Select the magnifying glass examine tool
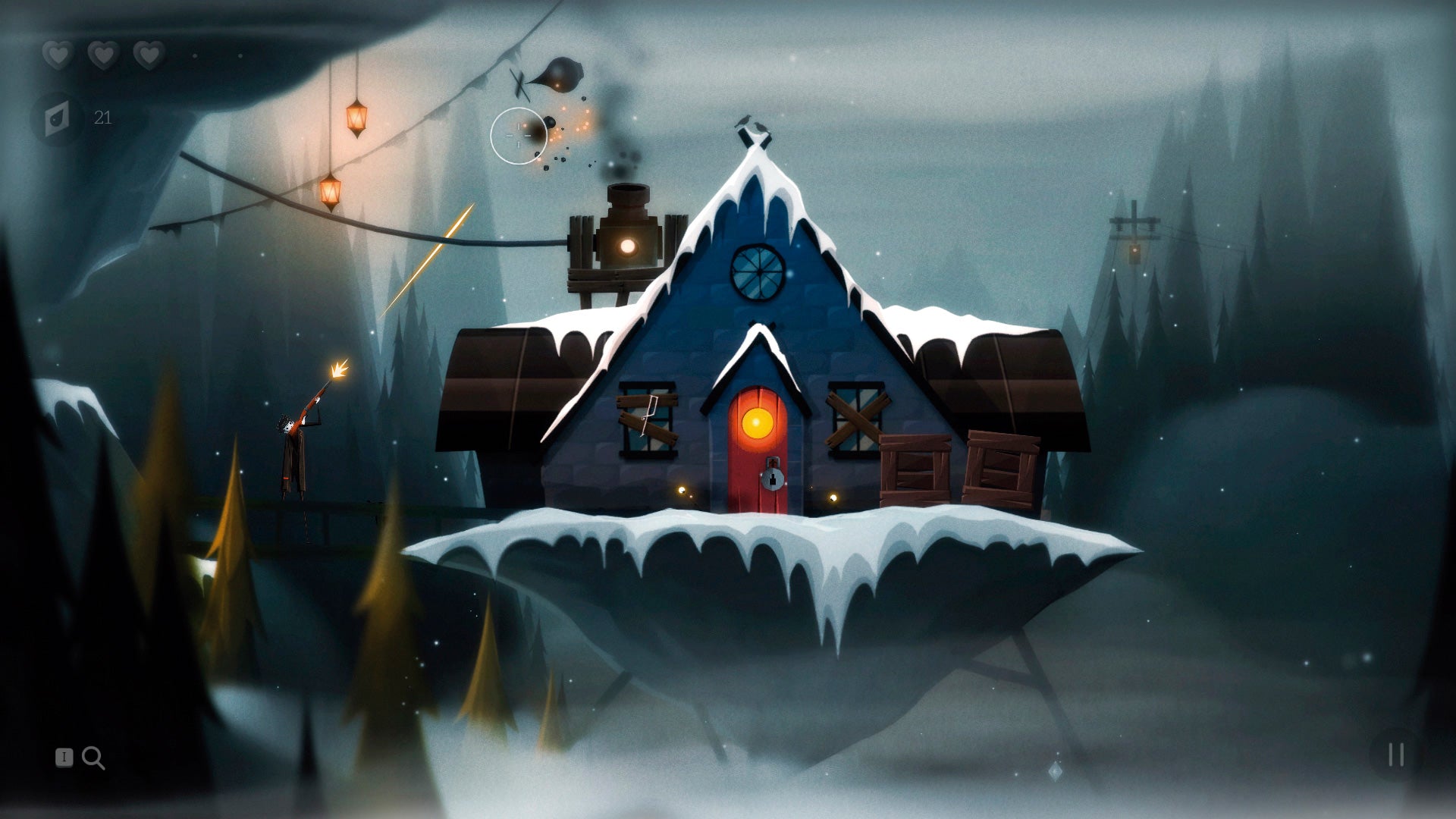The width and height of the screenshot is (1456, 819). 94,757
